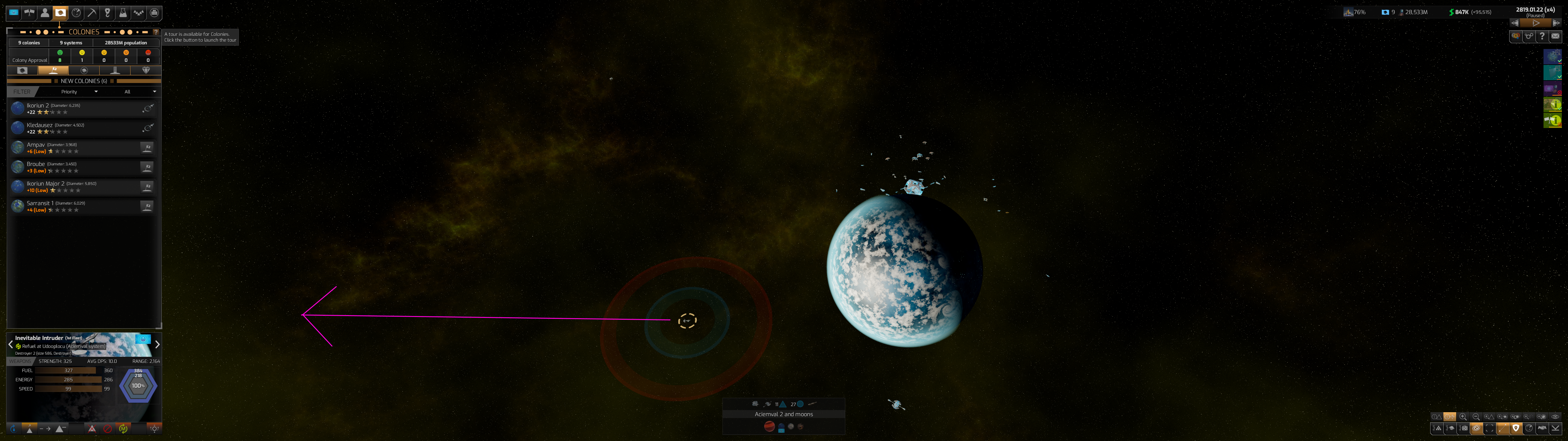Image resolution: width=1568 pixels, height=441 pixels.
Task: Switch to the New Colonies flag tab
Action: pyautogui.click(x=54, y=71)
